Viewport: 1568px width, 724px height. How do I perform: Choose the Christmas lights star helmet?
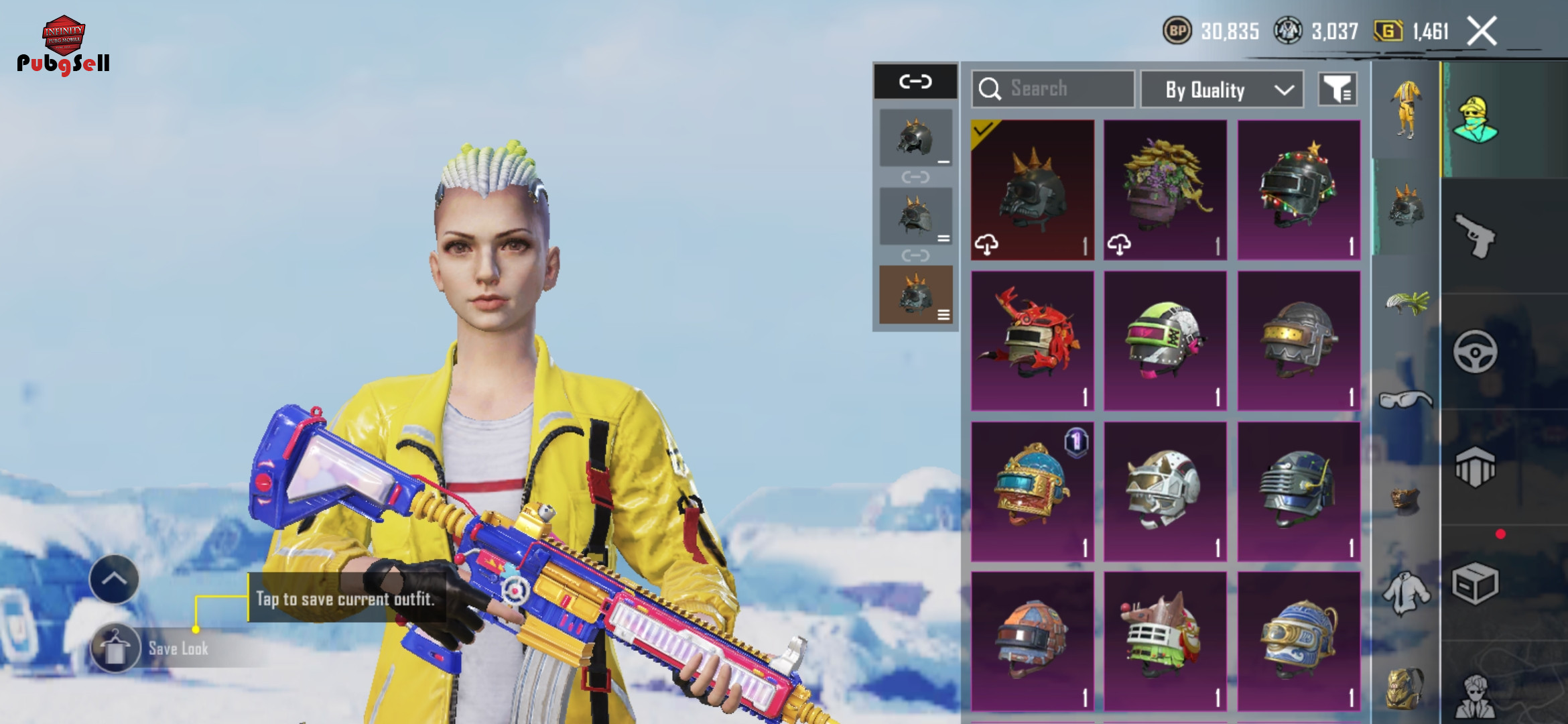[1299, 190]
